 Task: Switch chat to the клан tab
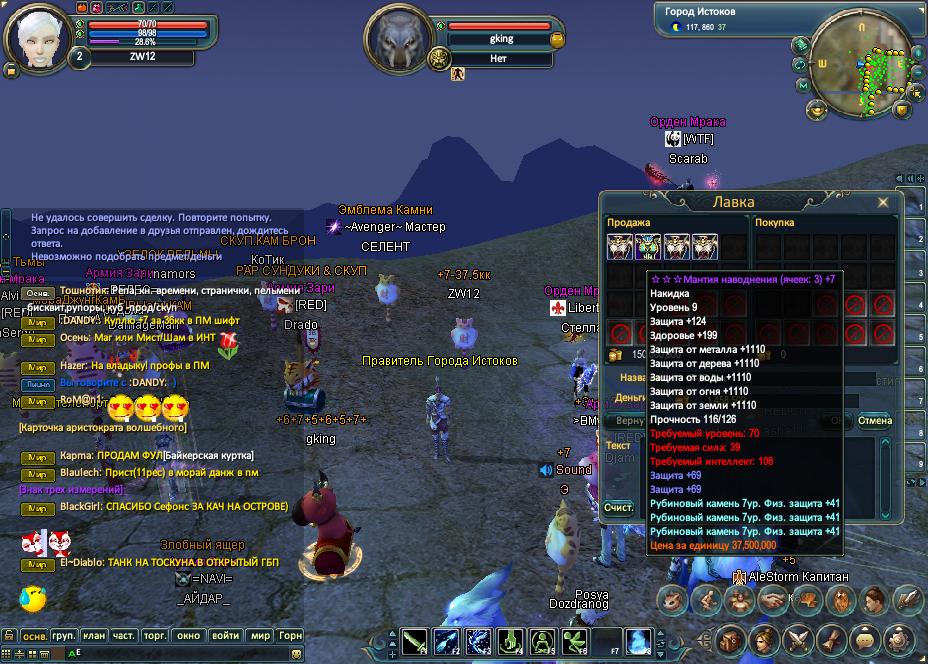click(94, 636)
